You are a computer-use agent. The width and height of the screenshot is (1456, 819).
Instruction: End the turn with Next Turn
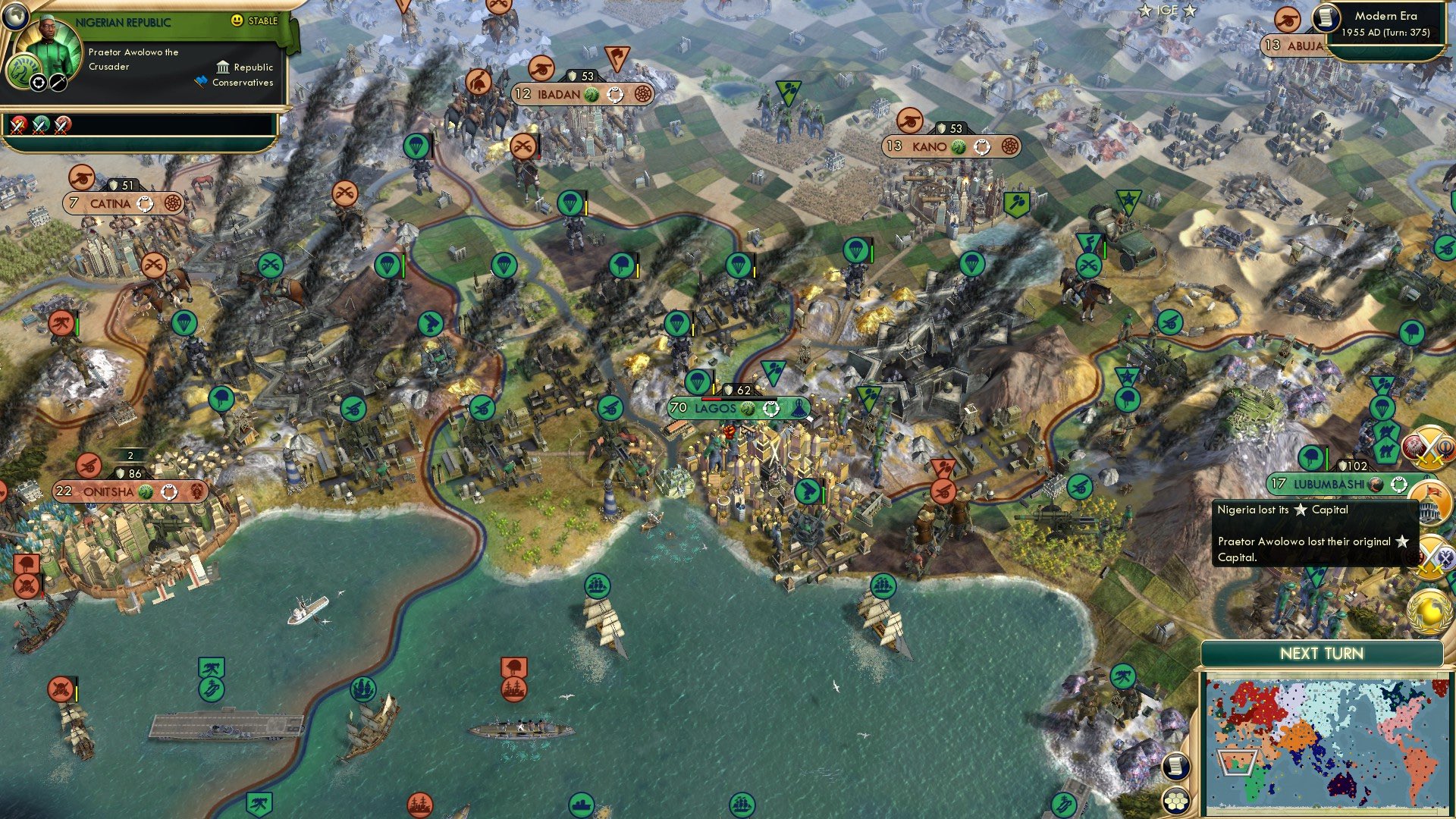coord(1321,654)
